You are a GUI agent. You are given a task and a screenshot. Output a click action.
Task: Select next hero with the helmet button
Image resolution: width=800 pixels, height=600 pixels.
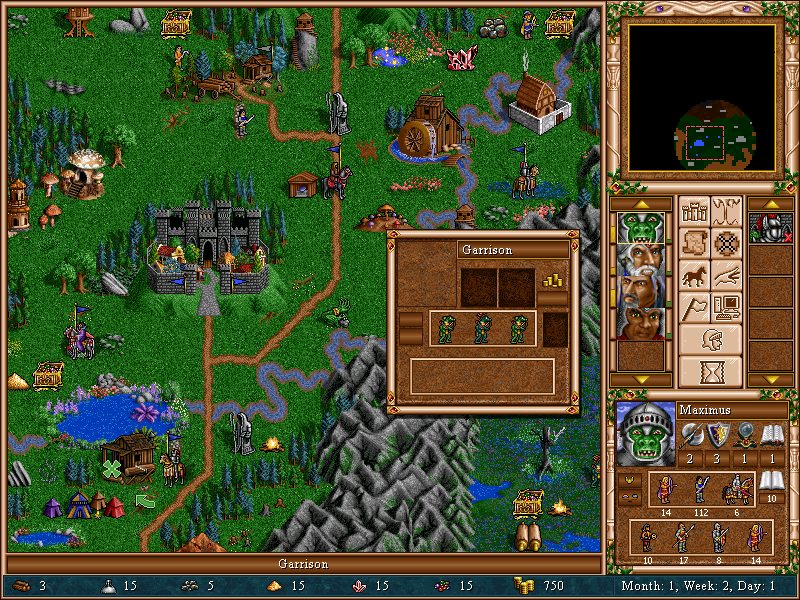tap(711, 339)
